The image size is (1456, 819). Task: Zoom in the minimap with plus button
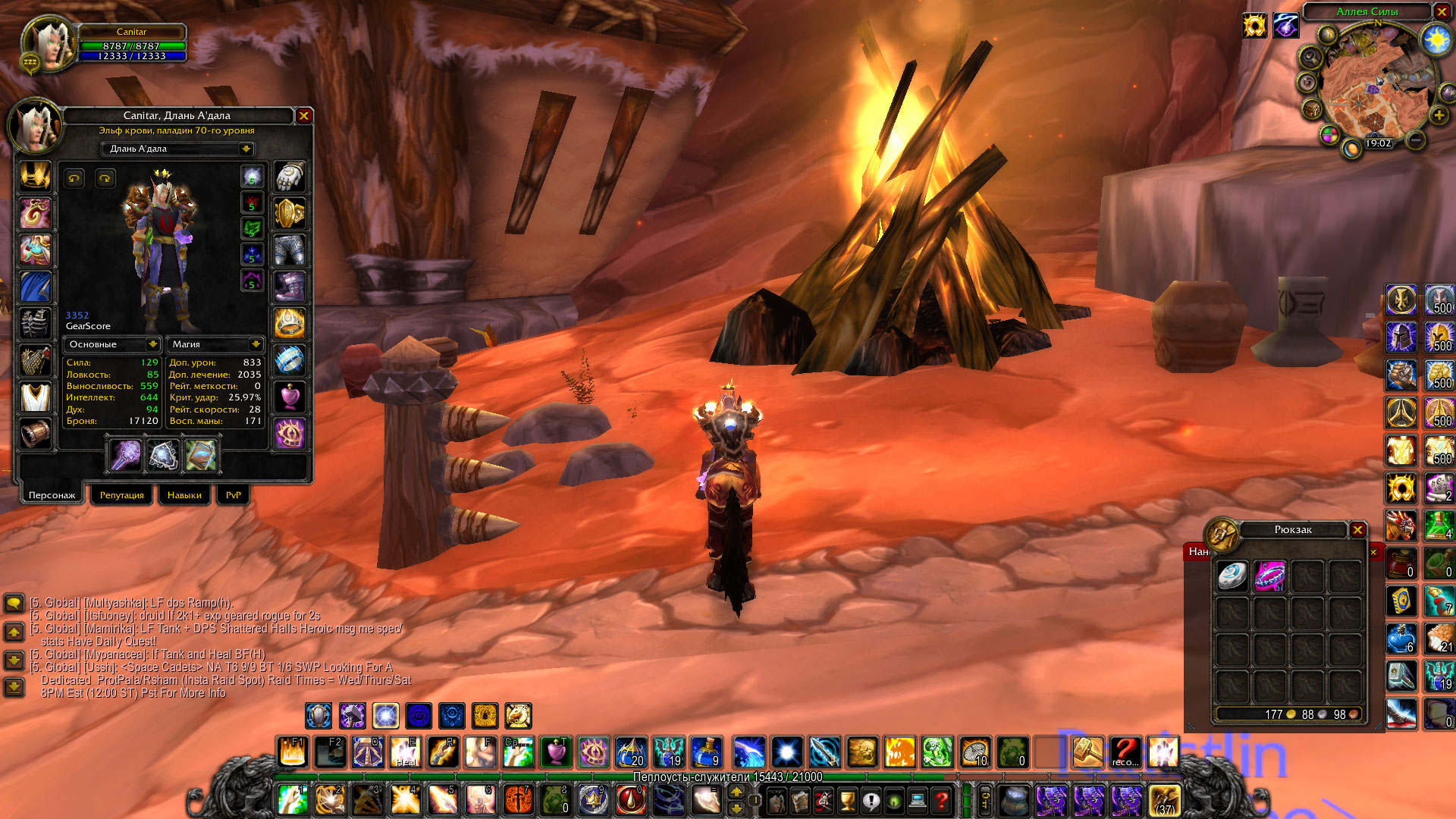(x=1439, y=115)
